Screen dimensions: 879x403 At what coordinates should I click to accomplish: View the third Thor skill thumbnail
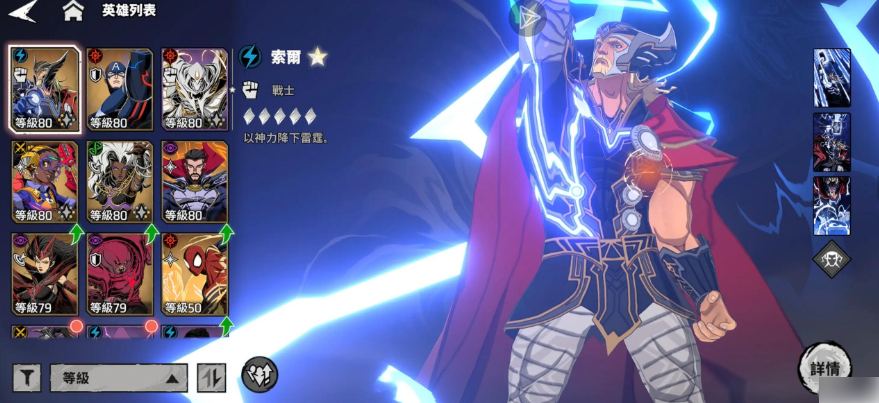(x=832, y=205)
